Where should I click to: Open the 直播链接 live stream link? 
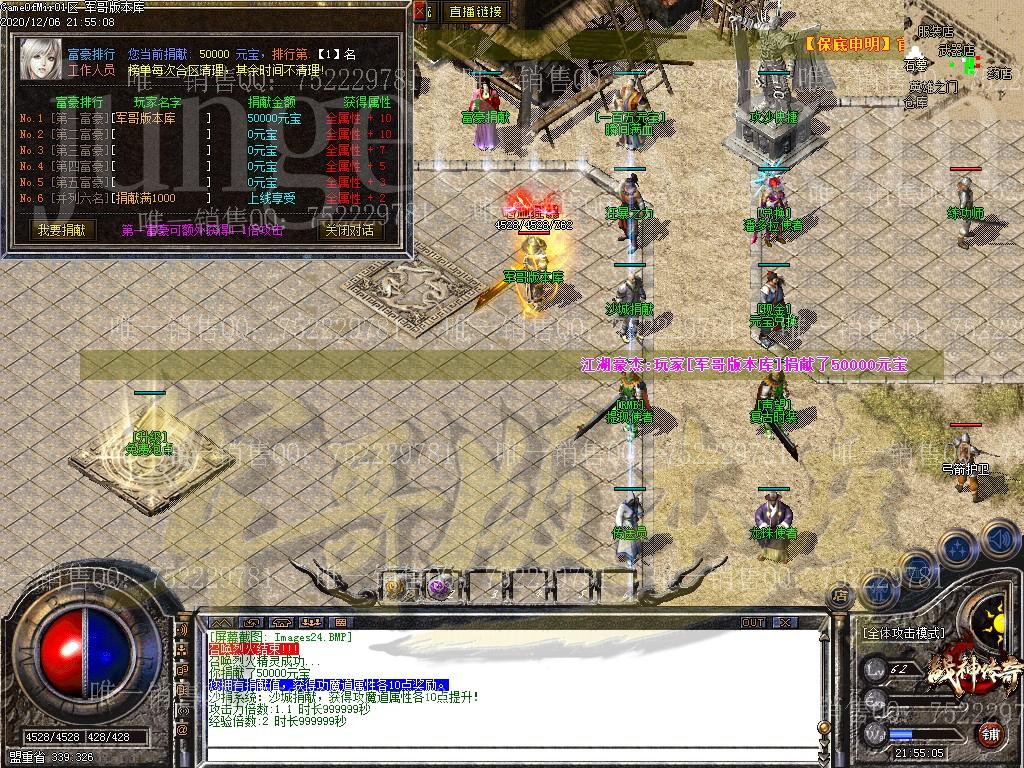click(475, 12)
